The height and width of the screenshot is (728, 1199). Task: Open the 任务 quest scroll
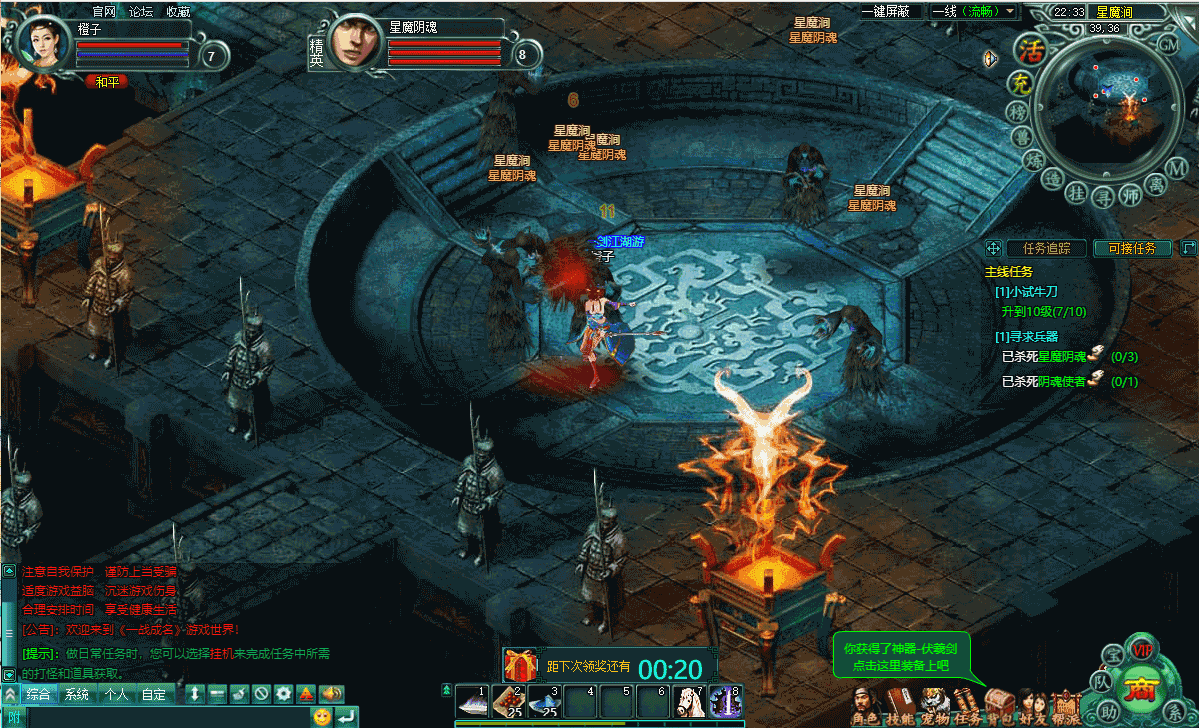967,705
